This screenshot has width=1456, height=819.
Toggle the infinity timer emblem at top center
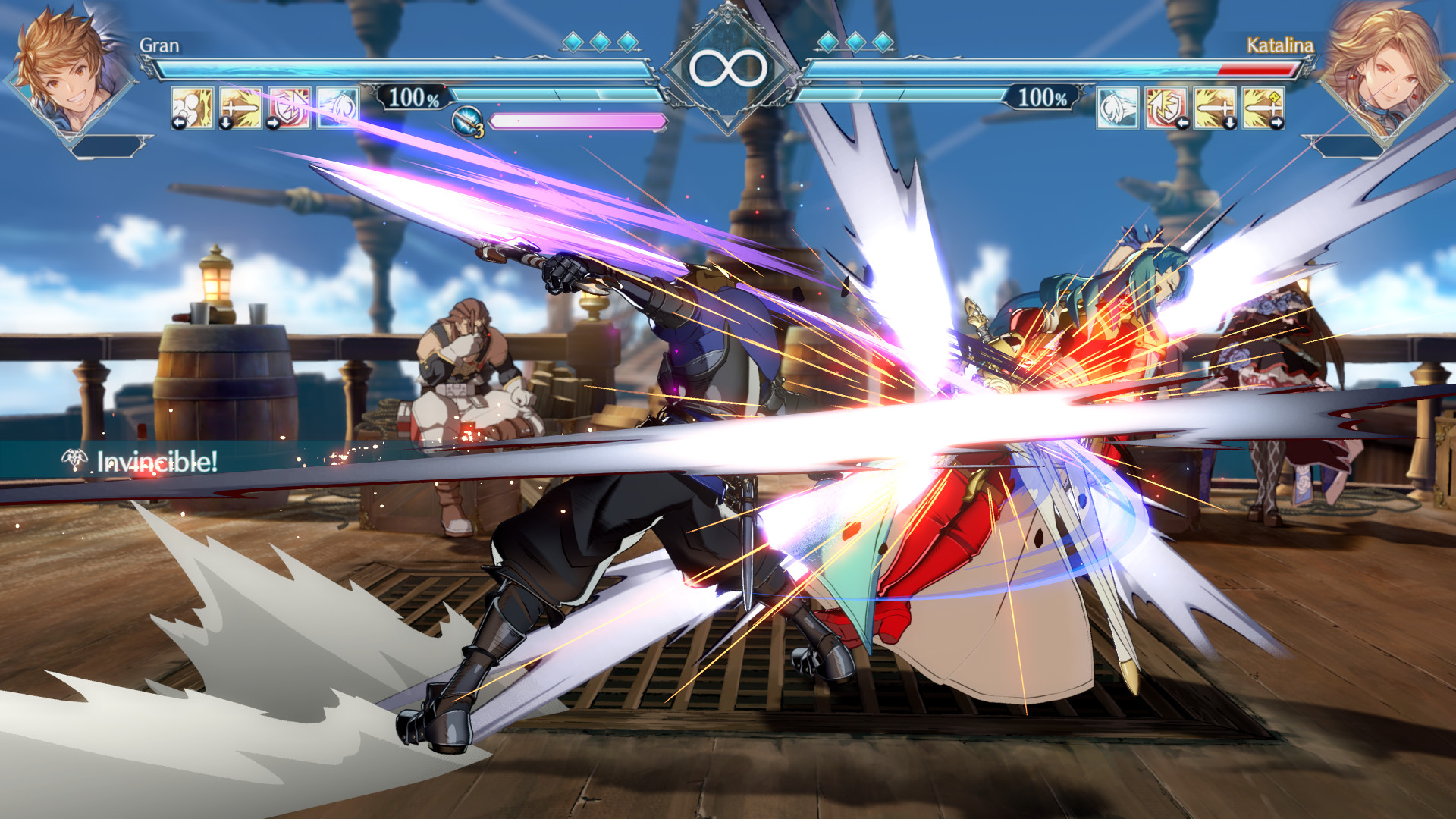(728, 68)
